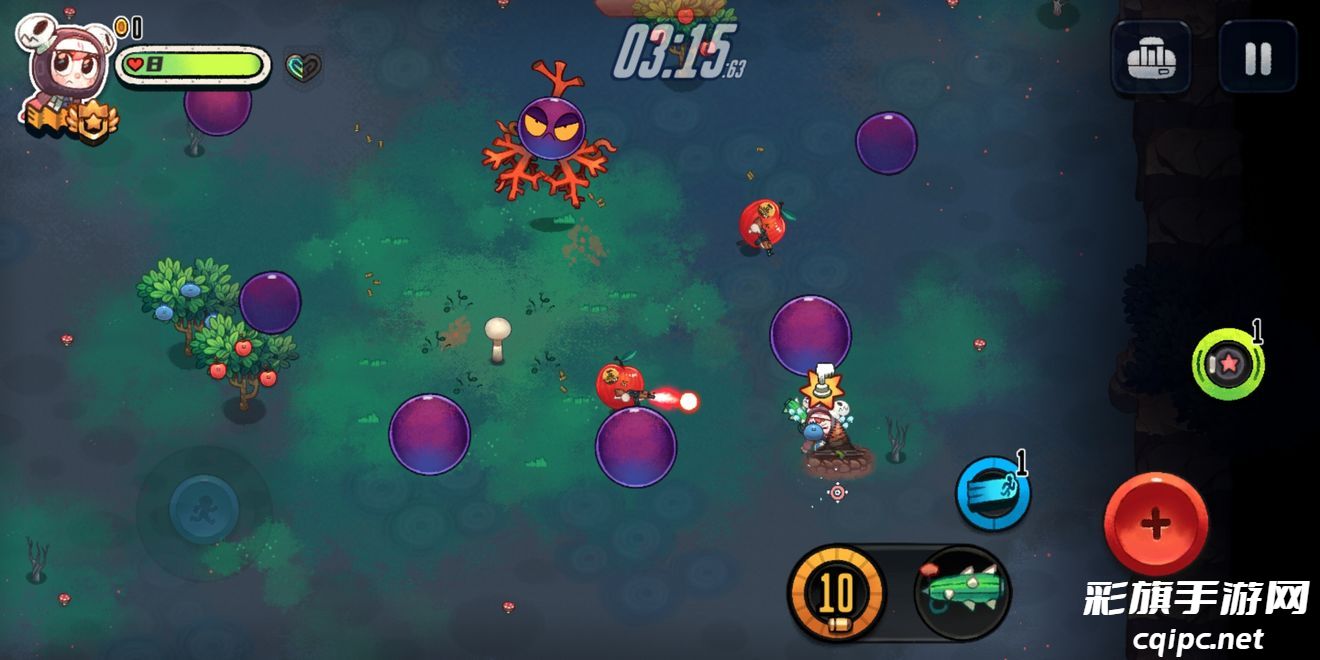Pause the game

point(1257,58)
